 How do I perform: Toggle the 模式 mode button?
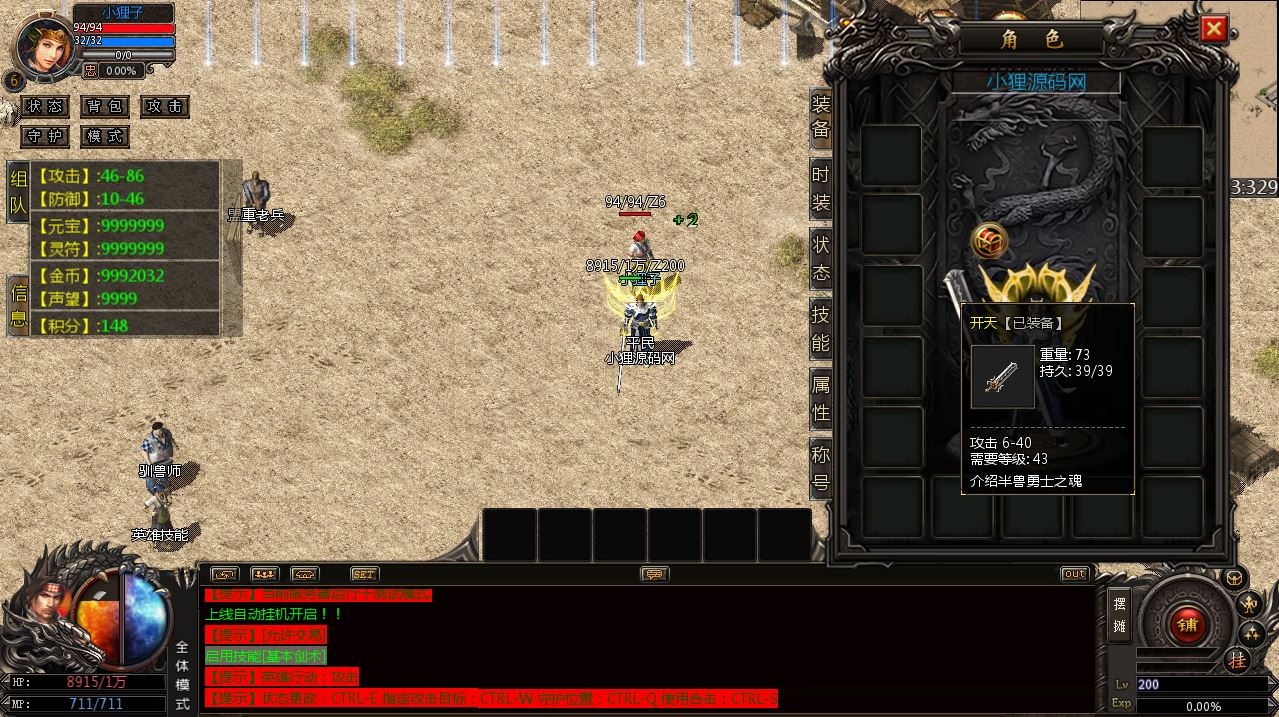[x=105, y=136]
